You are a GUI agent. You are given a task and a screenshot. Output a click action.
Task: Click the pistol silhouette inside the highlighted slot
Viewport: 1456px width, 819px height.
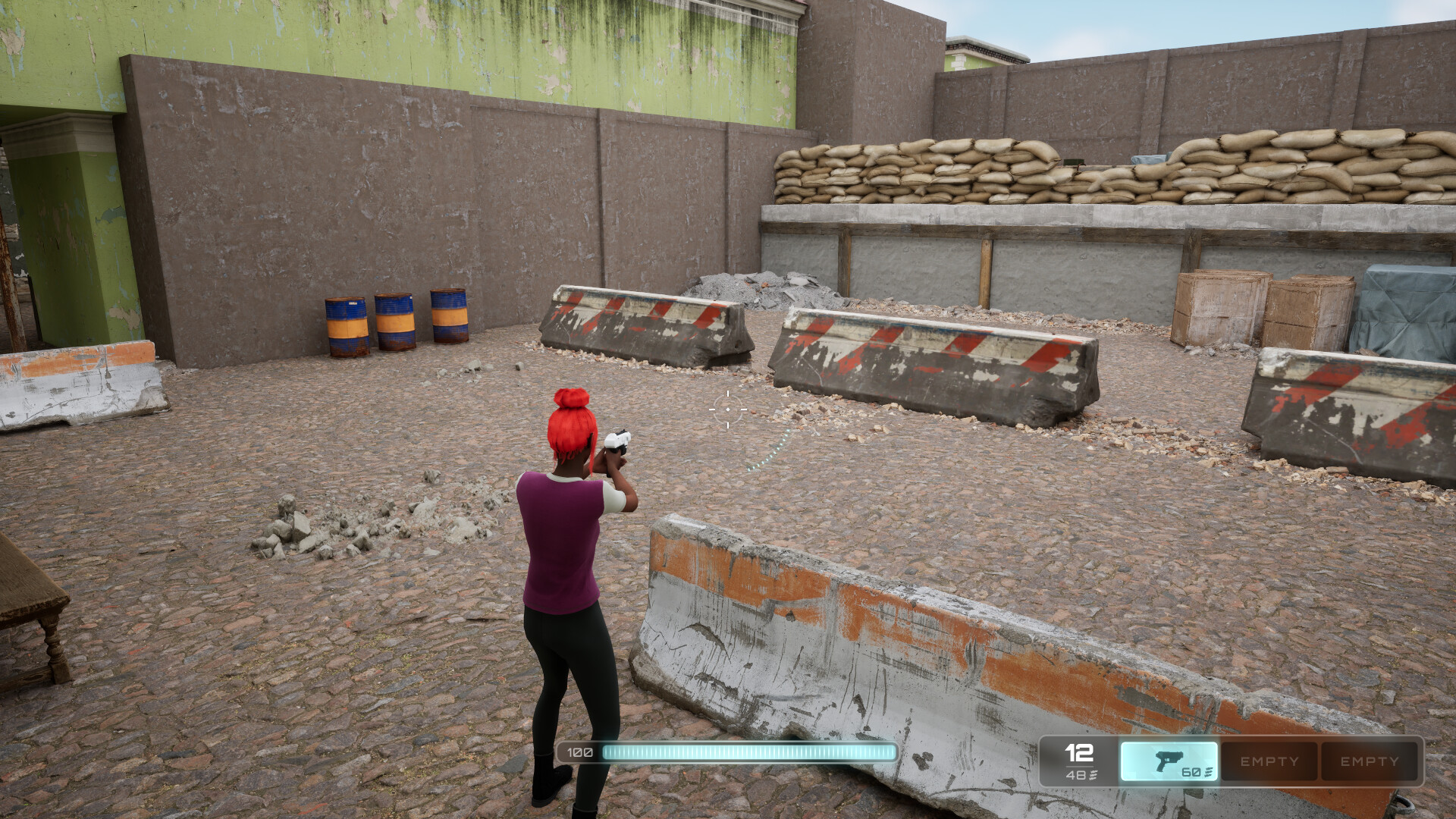[x=1170, y=758]
